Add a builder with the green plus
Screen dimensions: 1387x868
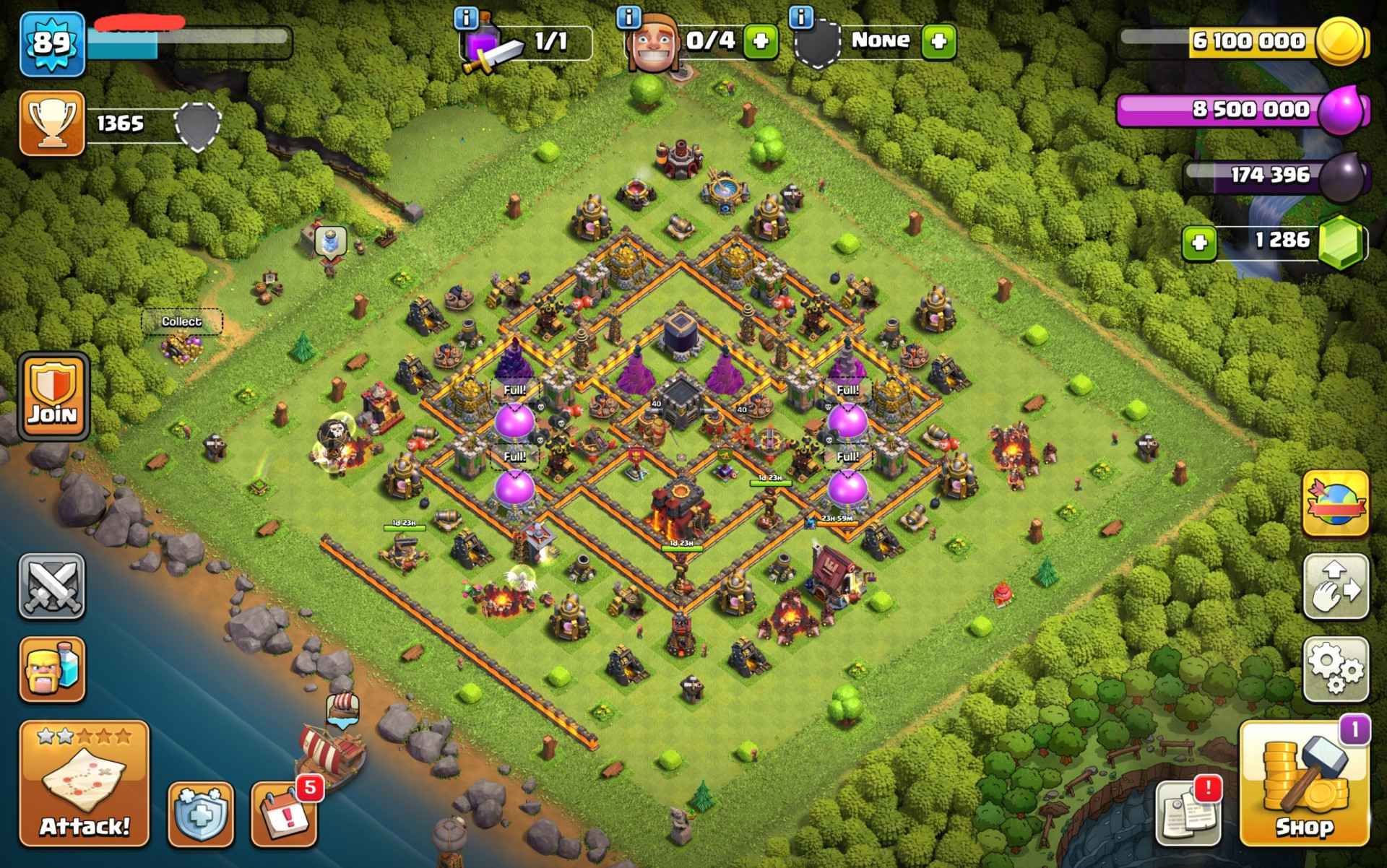tap(761, 41)
